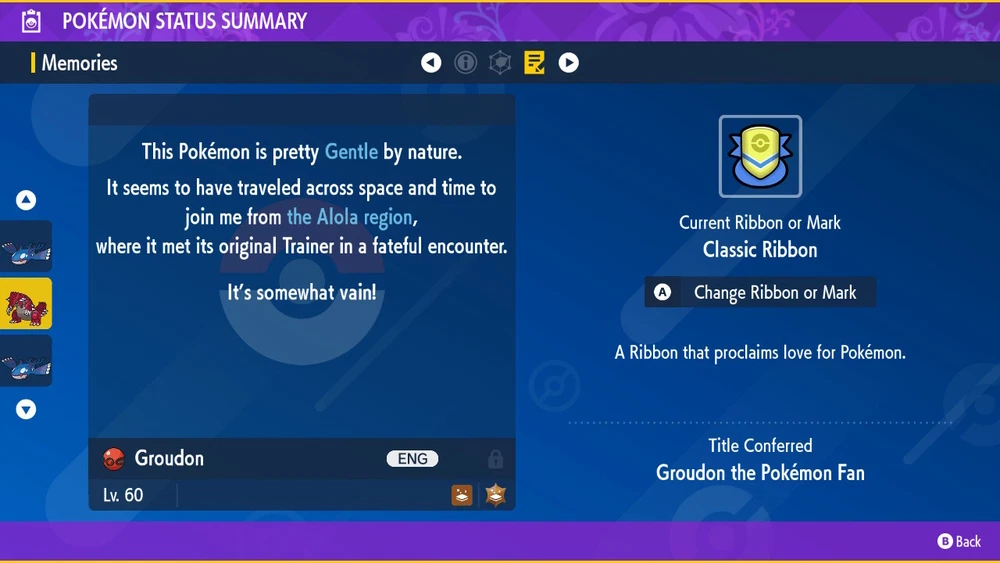This screenshot has height=563, width=1000.
Task: Show the previous Pokémon with the up arrow
Action: (26, 200)
